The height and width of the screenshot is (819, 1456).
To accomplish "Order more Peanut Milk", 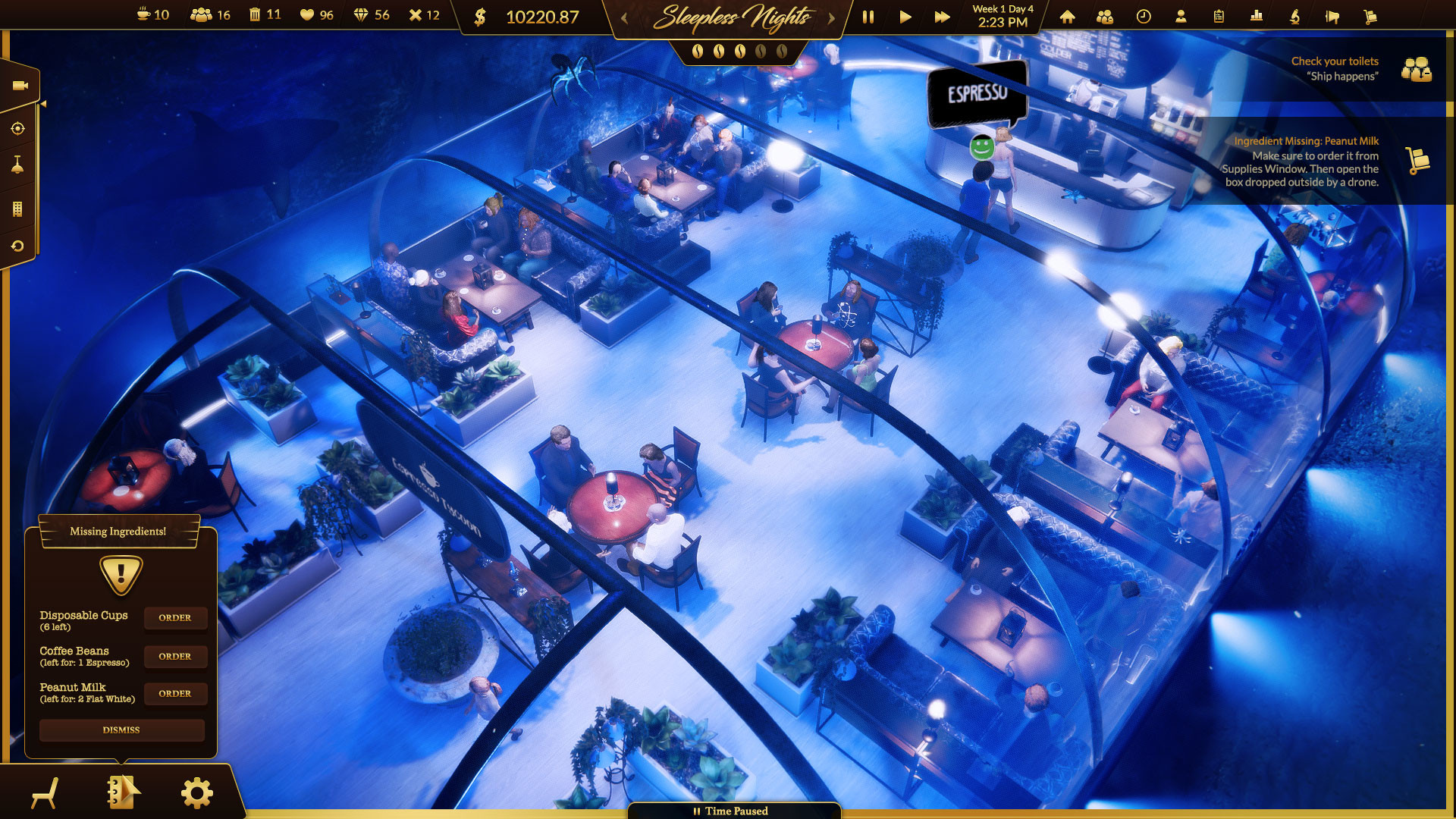I will (175, 693).
